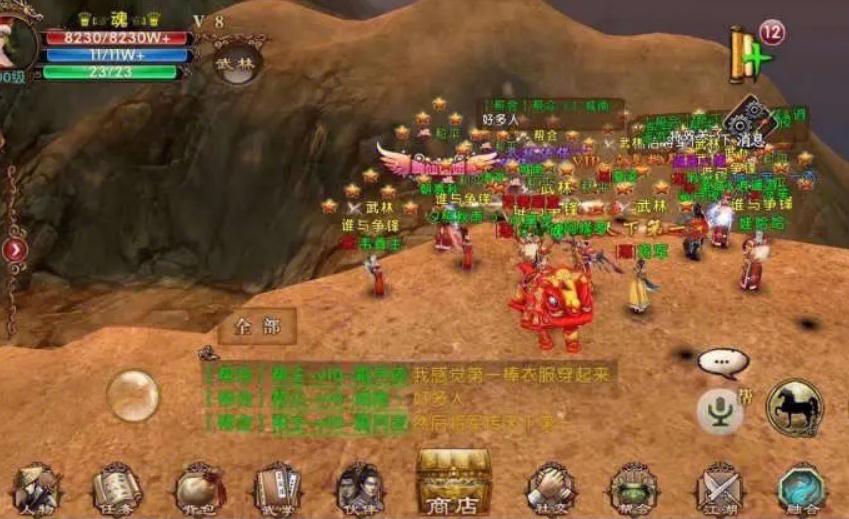849x519 pixels.
Task: Open the speech bubble chat button
Action: (x=722, y=361)
